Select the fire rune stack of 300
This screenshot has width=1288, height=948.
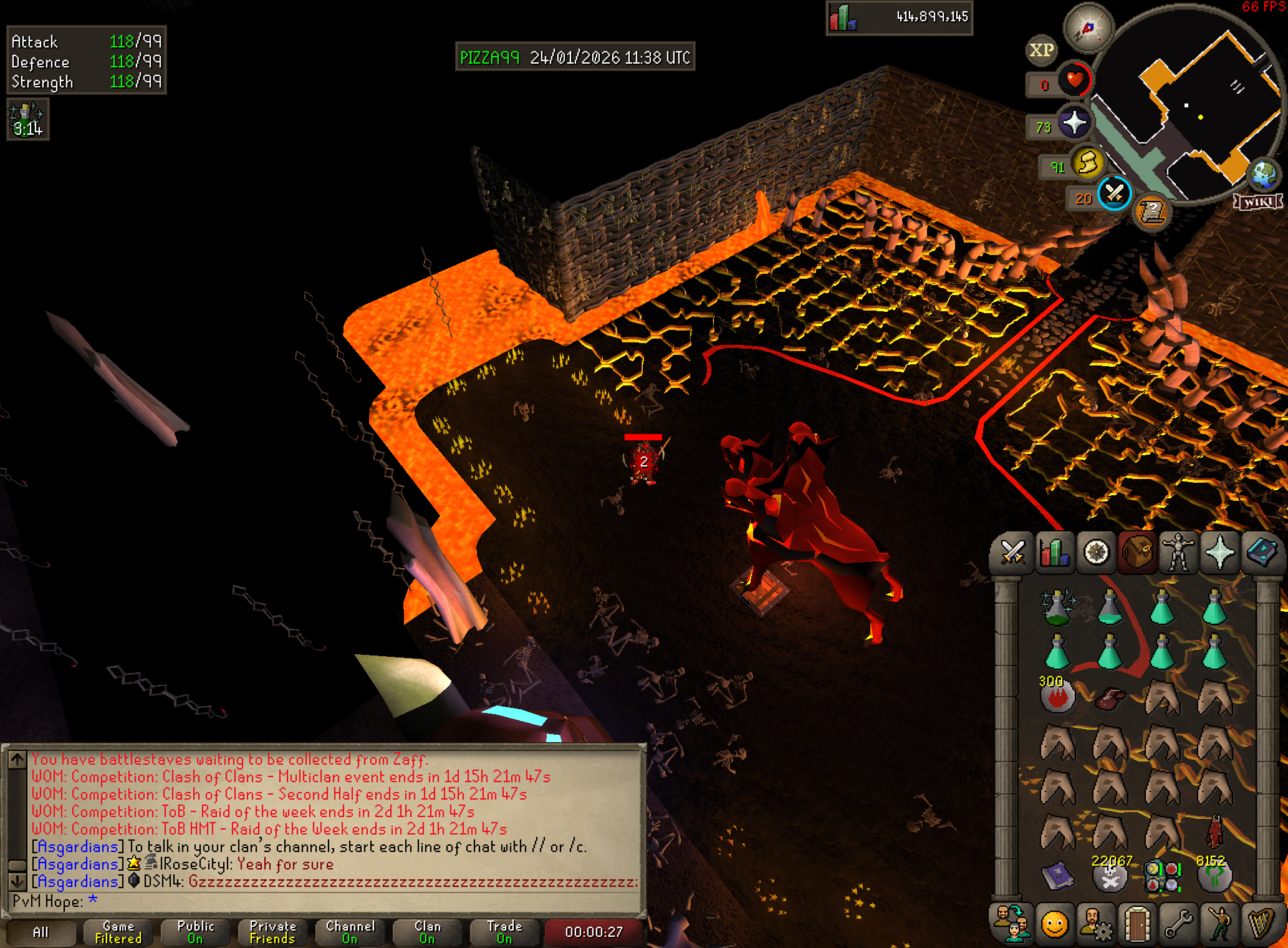tap(1057, 696)
